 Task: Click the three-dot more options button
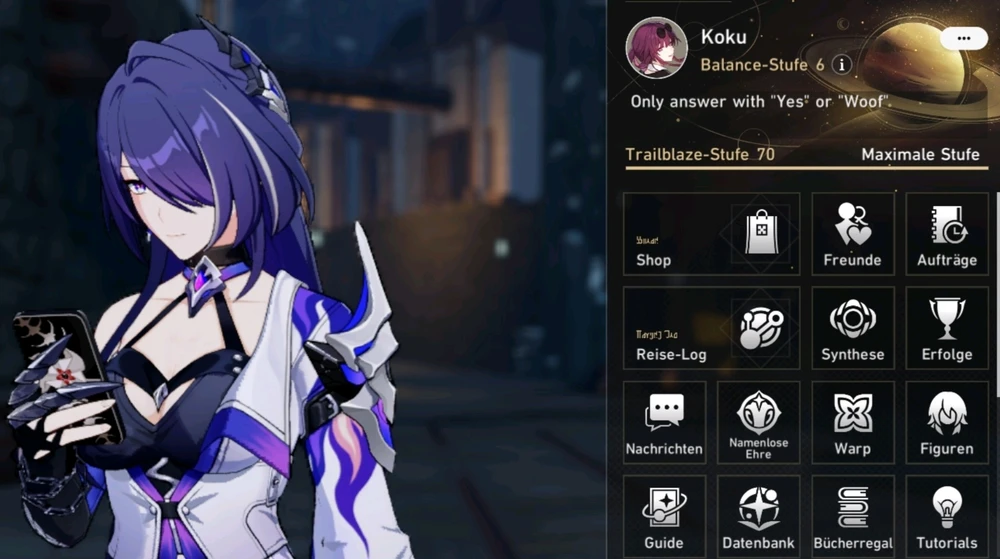pos(964,38)
